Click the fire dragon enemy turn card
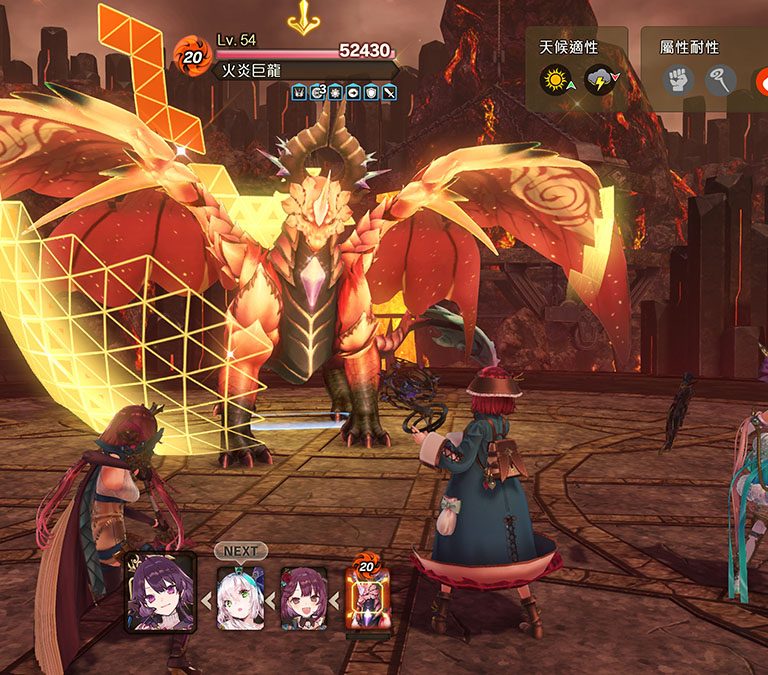The width and height of the screenshot is (768, 675). click(x=365, y=598)
